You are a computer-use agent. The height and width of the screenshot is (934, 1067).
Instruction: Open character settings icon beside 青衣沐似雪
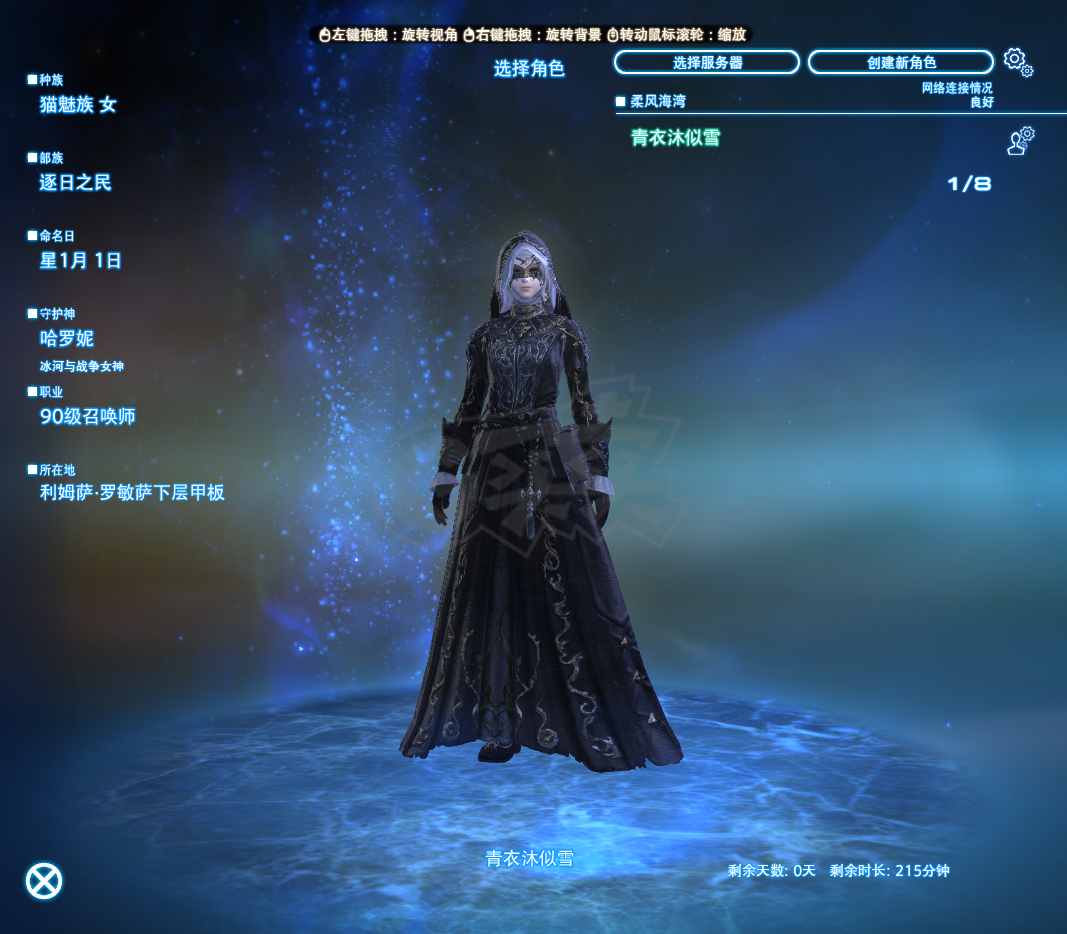[x=1020, y=141]
